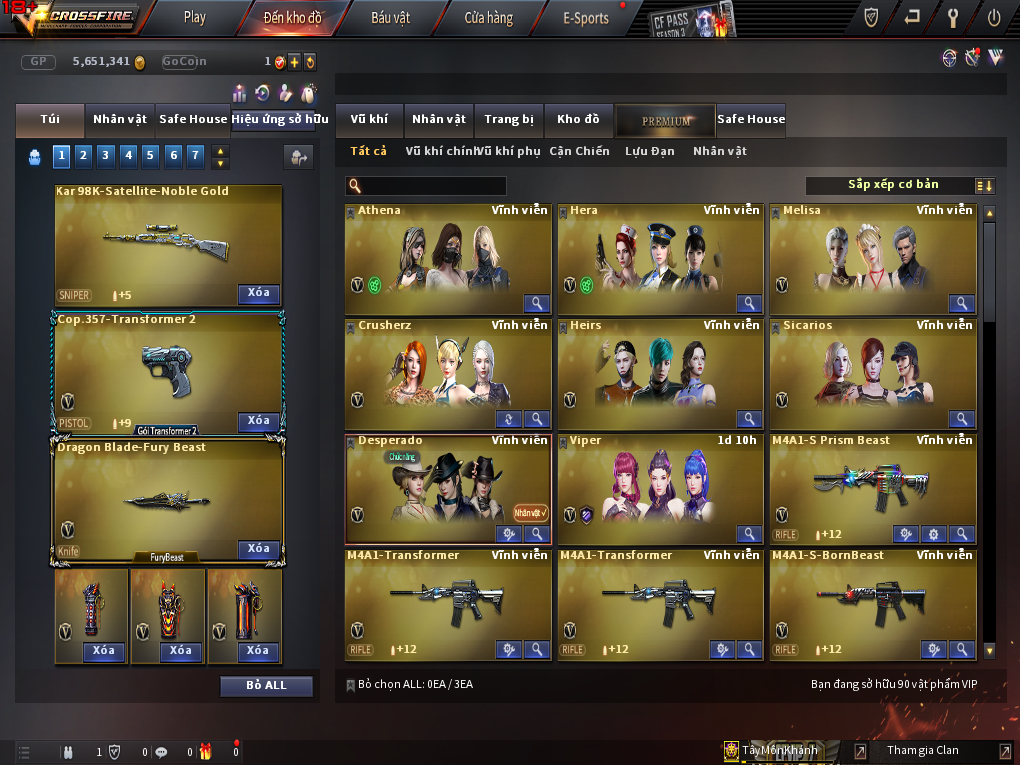Go to the Cửa hàng shop
Screen dimensions: 1020x765
tap(488, 17)
